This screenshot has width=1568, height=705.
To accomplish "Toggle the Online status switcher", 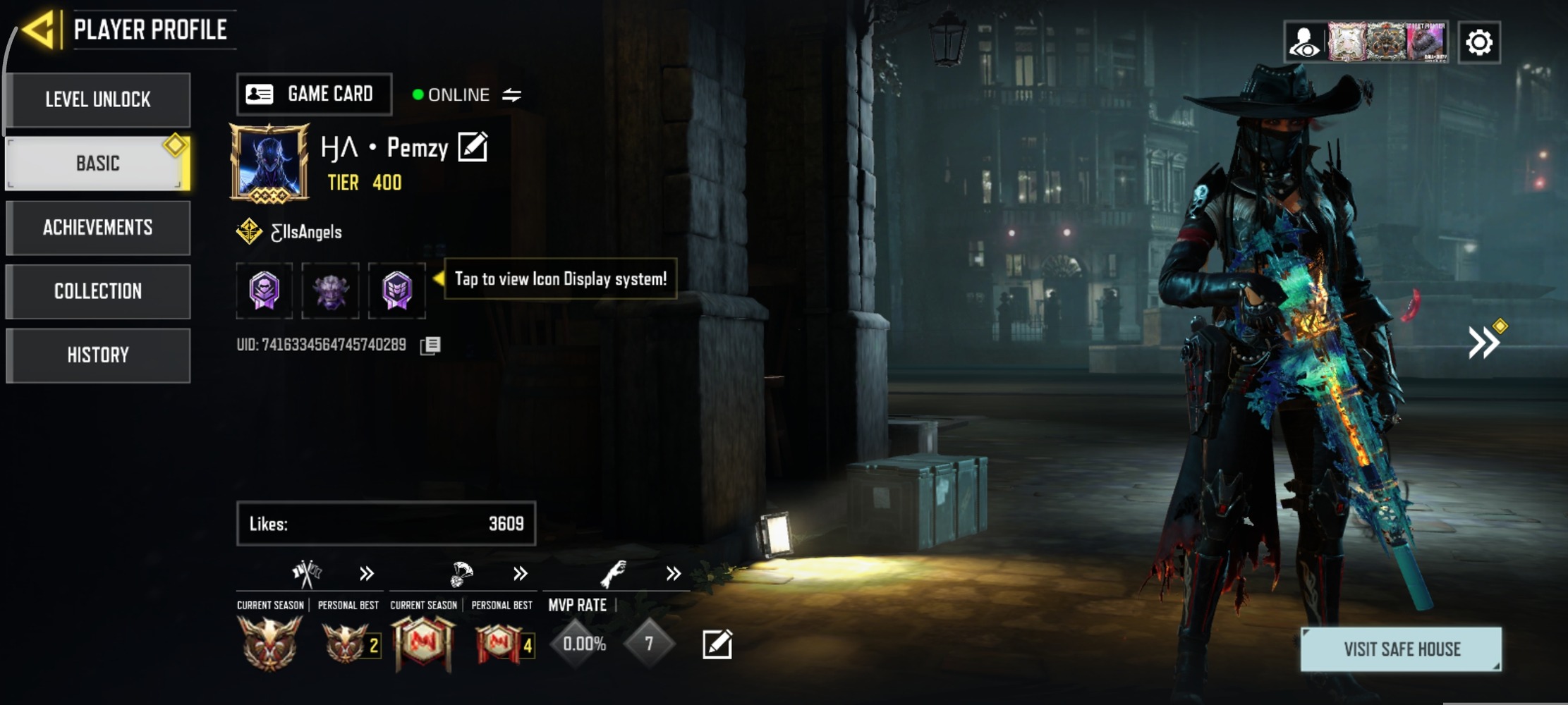I will (511, 94).
